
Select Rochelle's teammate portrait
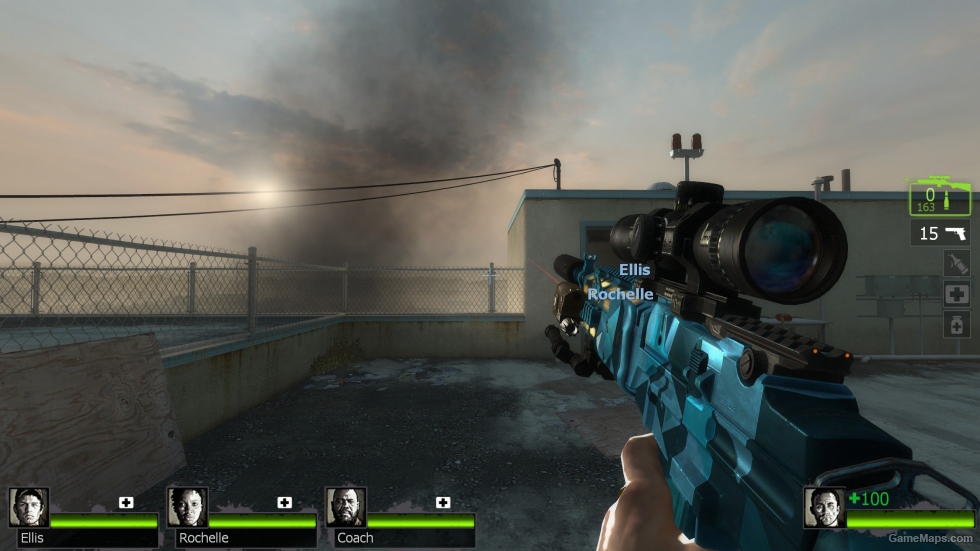click(187, 507)
